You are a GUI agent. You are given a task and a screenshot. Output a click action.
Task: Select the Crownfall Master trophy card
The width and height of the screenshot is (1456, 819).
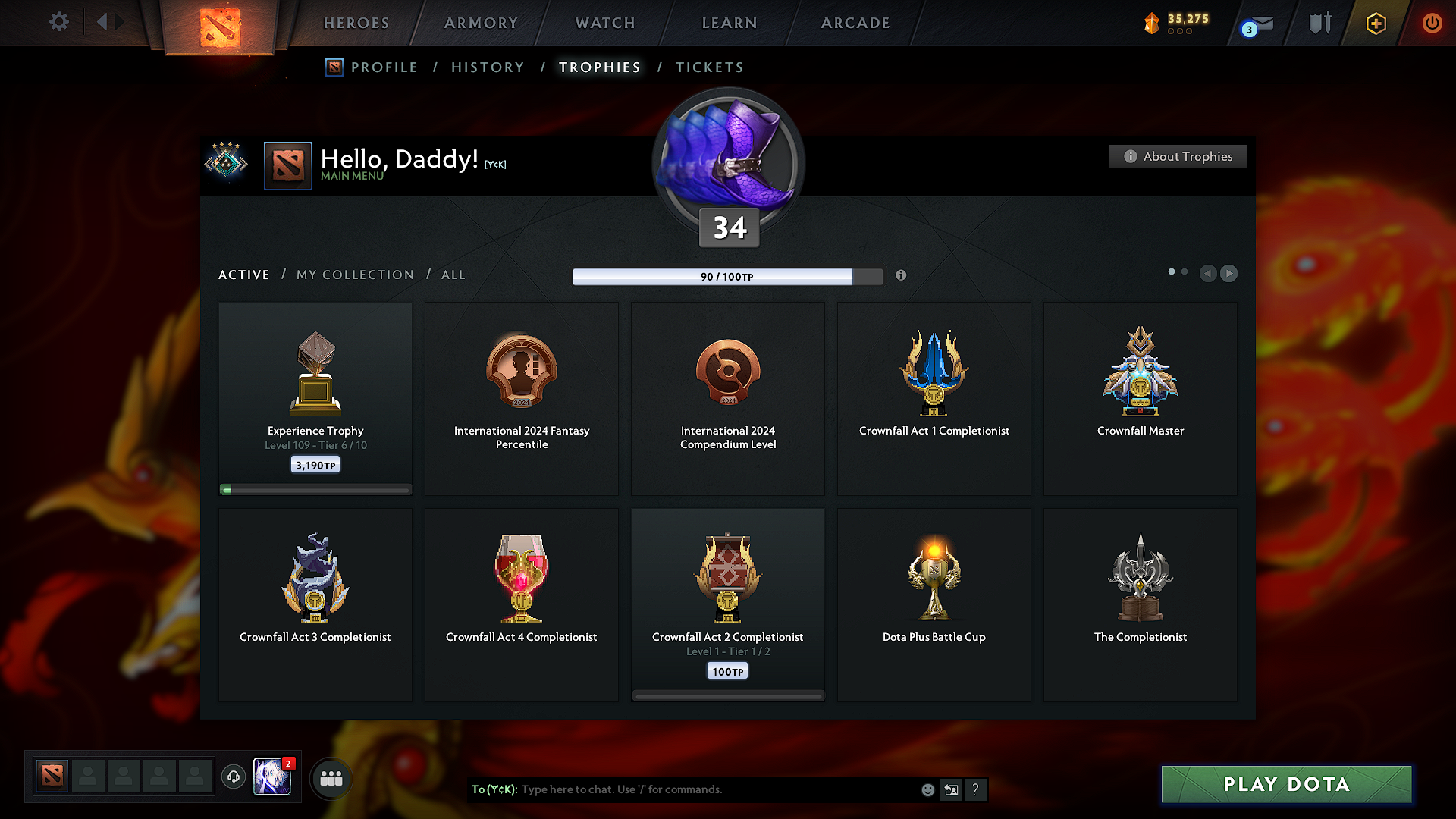click(x=1140, y=398)
